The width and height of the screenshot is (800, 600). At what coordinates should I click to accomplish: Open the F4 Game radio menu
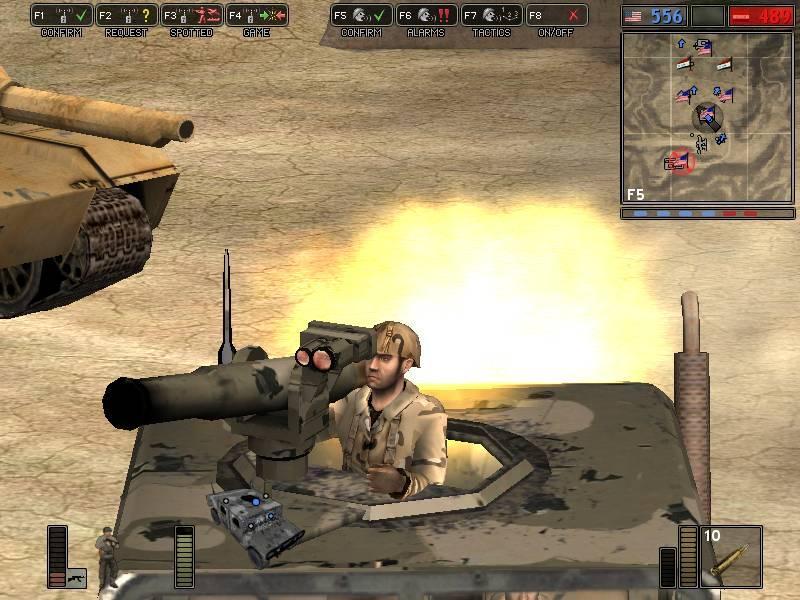point(256,16)
